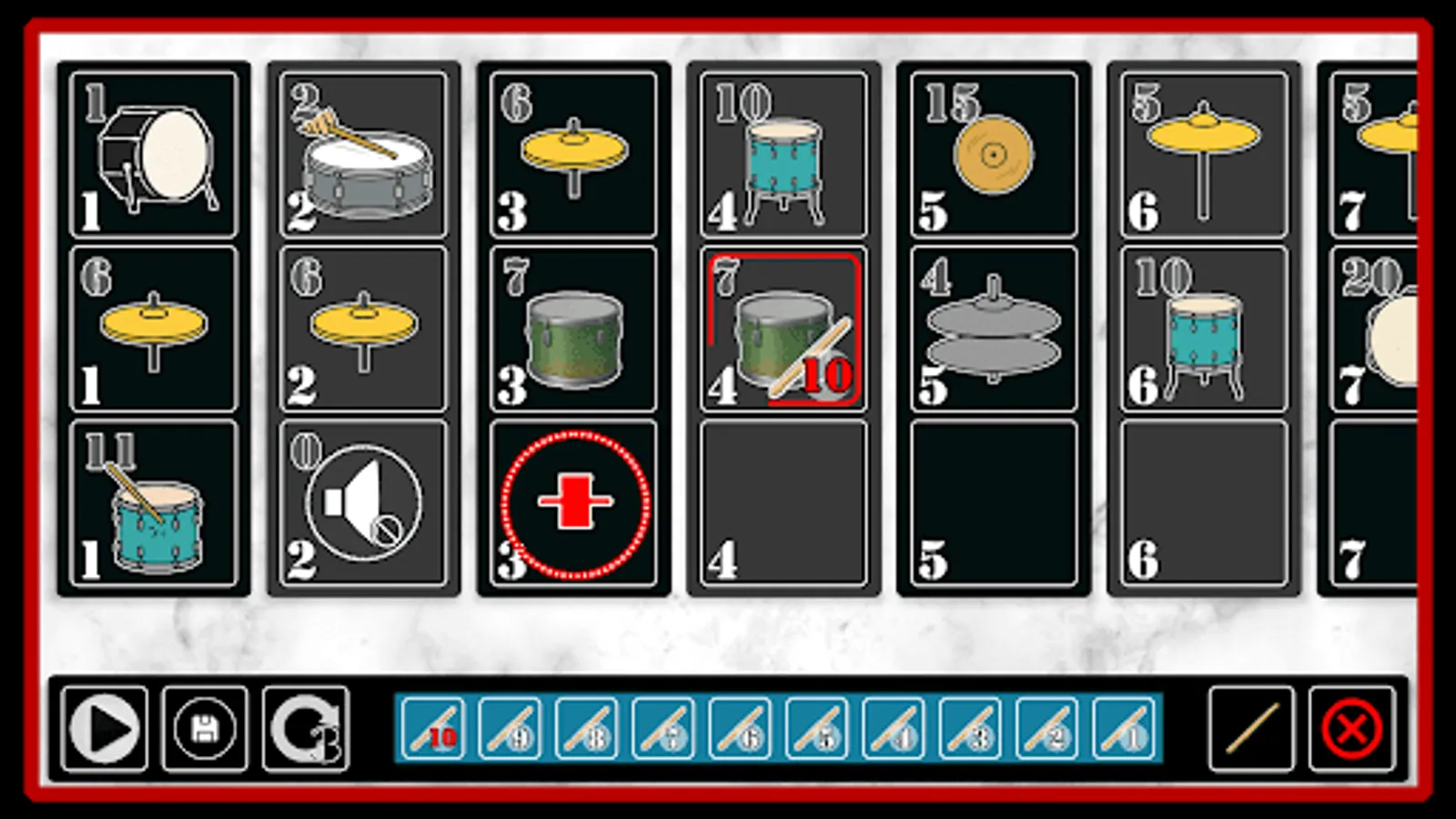Reset with the circular restart arrow
Image resolution: width=1456 pixels, height=819 pixels.
304,728
